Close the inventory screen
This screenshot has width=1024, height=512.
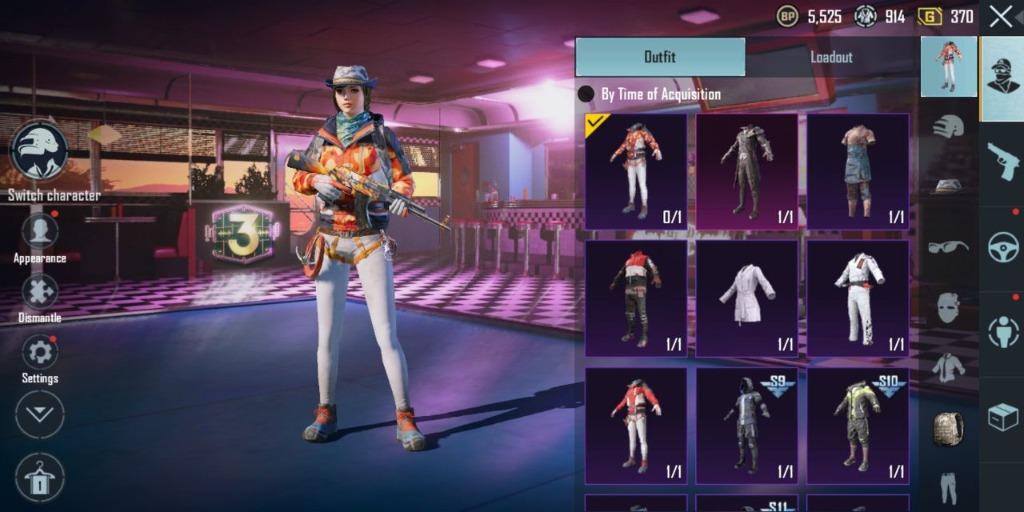[x=1000, y=16]
